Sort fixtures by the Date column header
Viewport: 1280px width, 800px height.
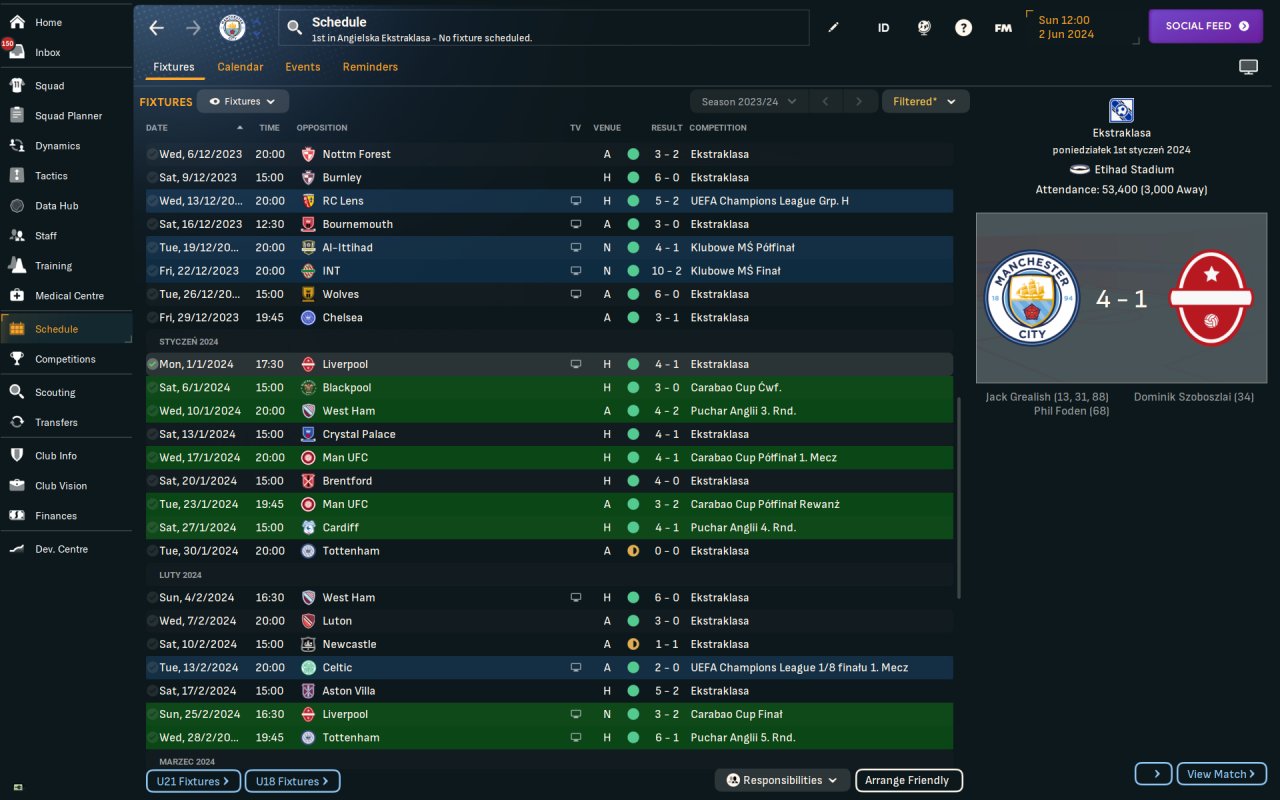tap(157, 128)
